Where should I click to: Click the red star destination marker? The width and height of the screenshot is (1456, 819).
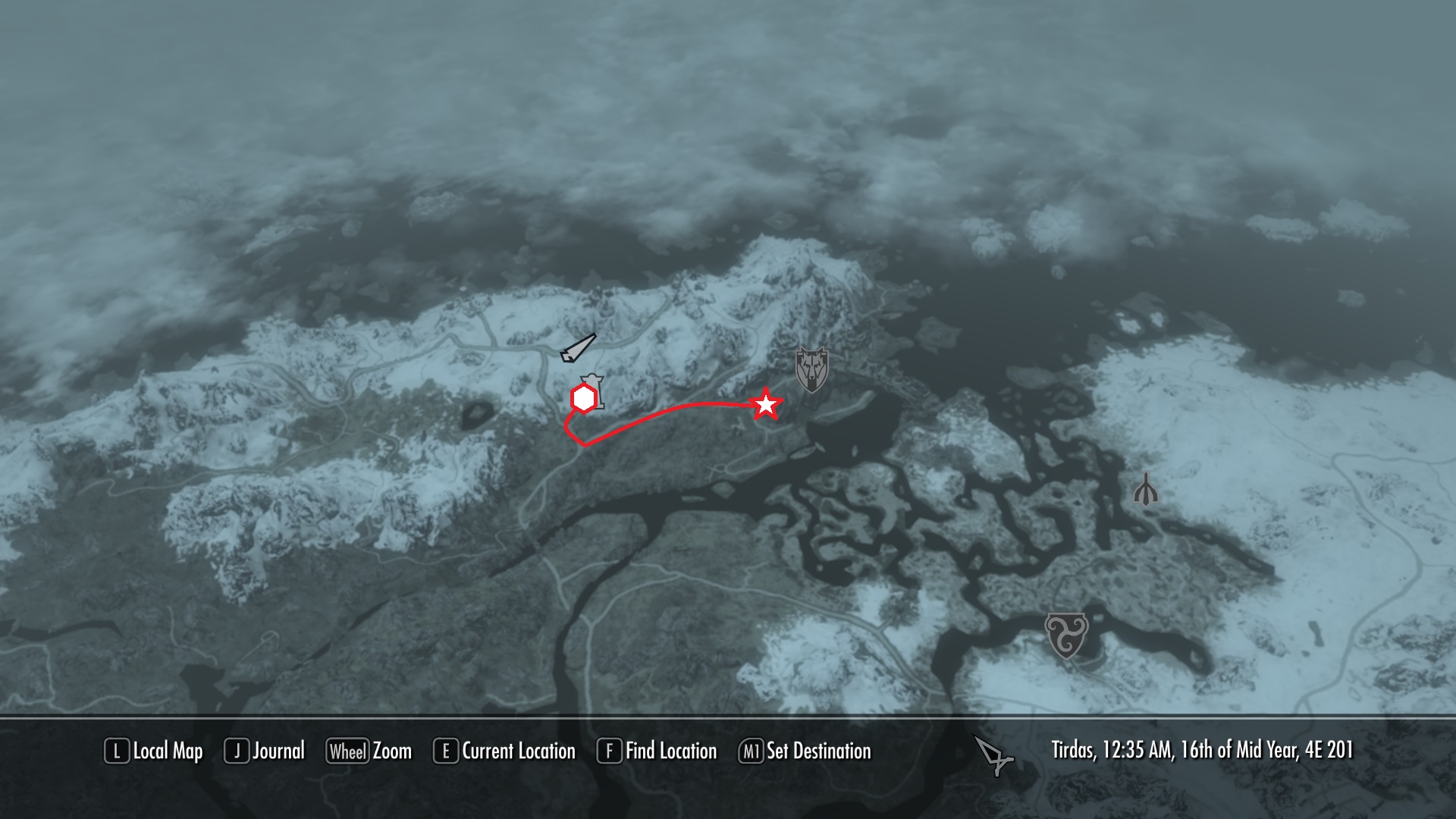[766, 404]
